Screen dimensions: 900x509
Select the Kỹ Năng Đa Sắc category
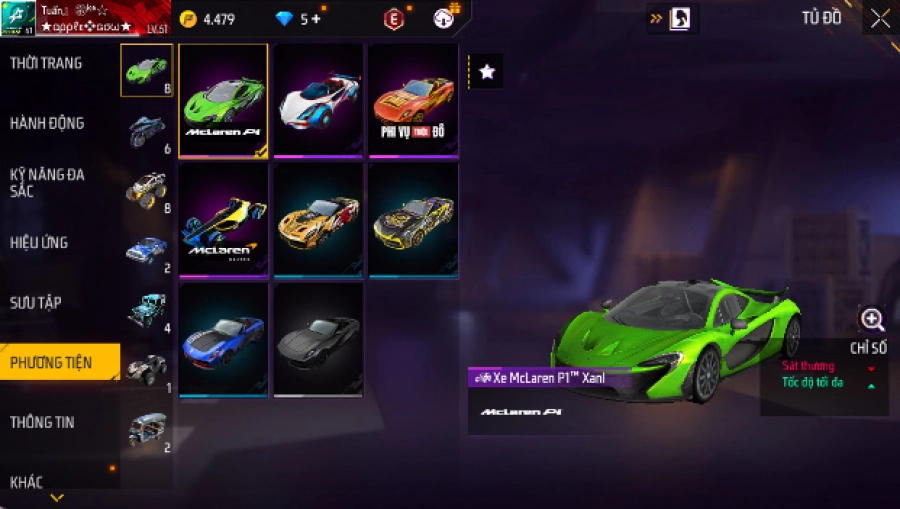point(47,183)
